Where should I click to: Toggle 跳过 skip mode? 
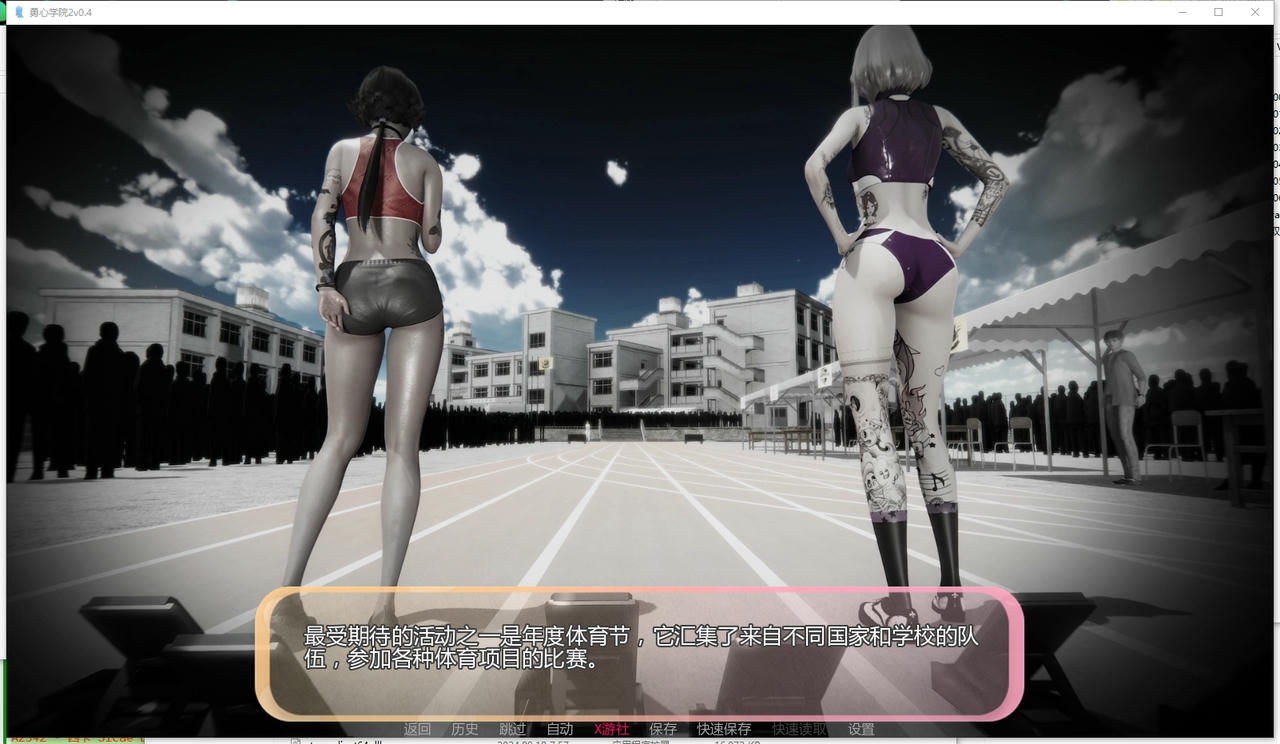coord(513,729)
